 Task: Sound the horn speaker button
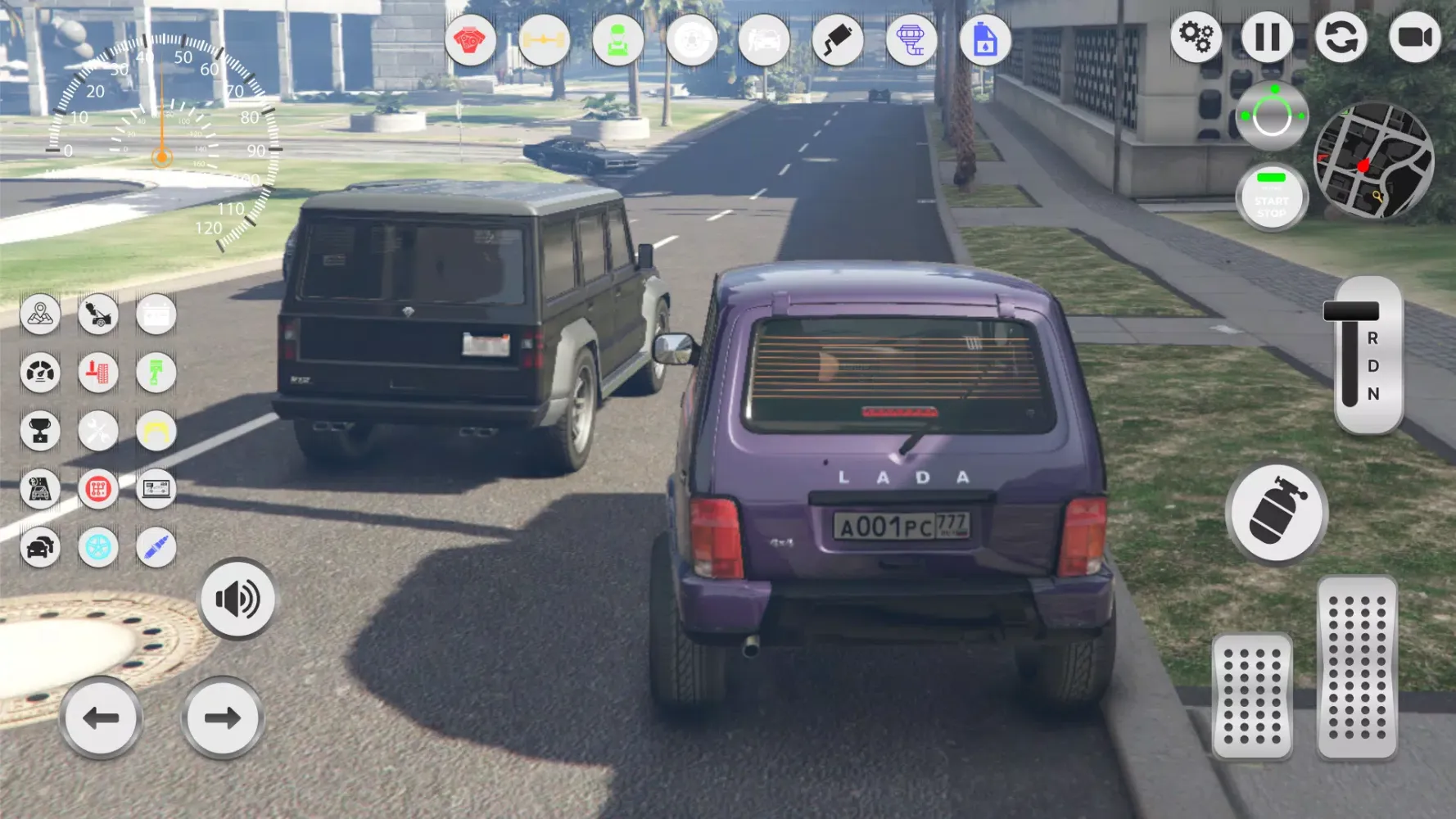coord(237,599)
